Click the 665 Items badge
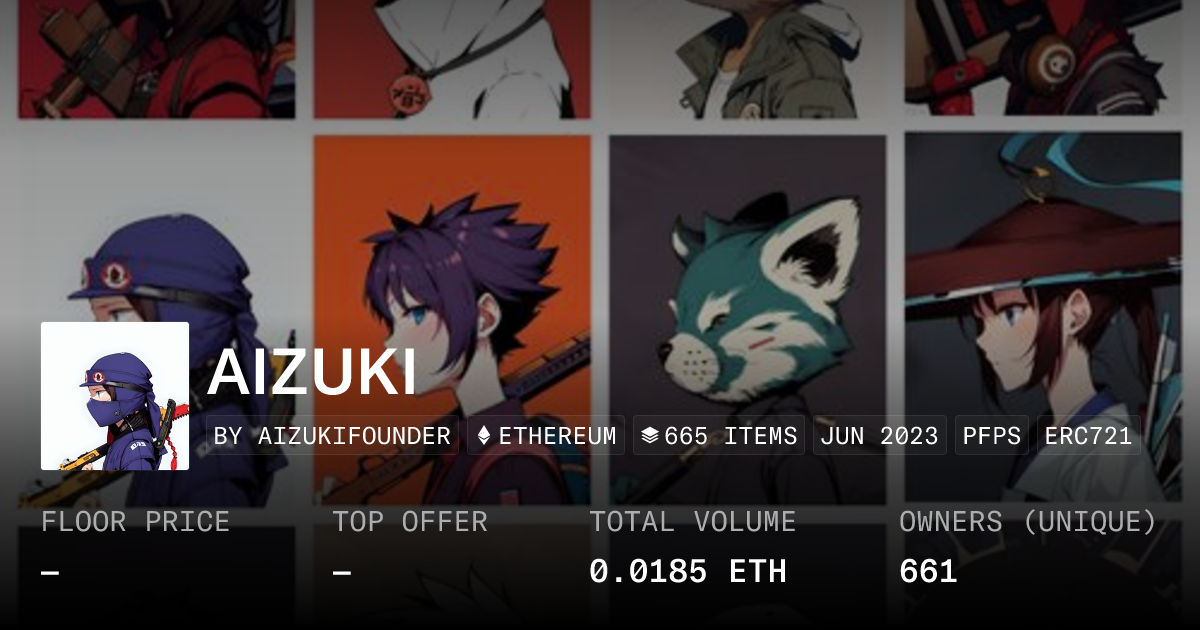 pos(719,436)
